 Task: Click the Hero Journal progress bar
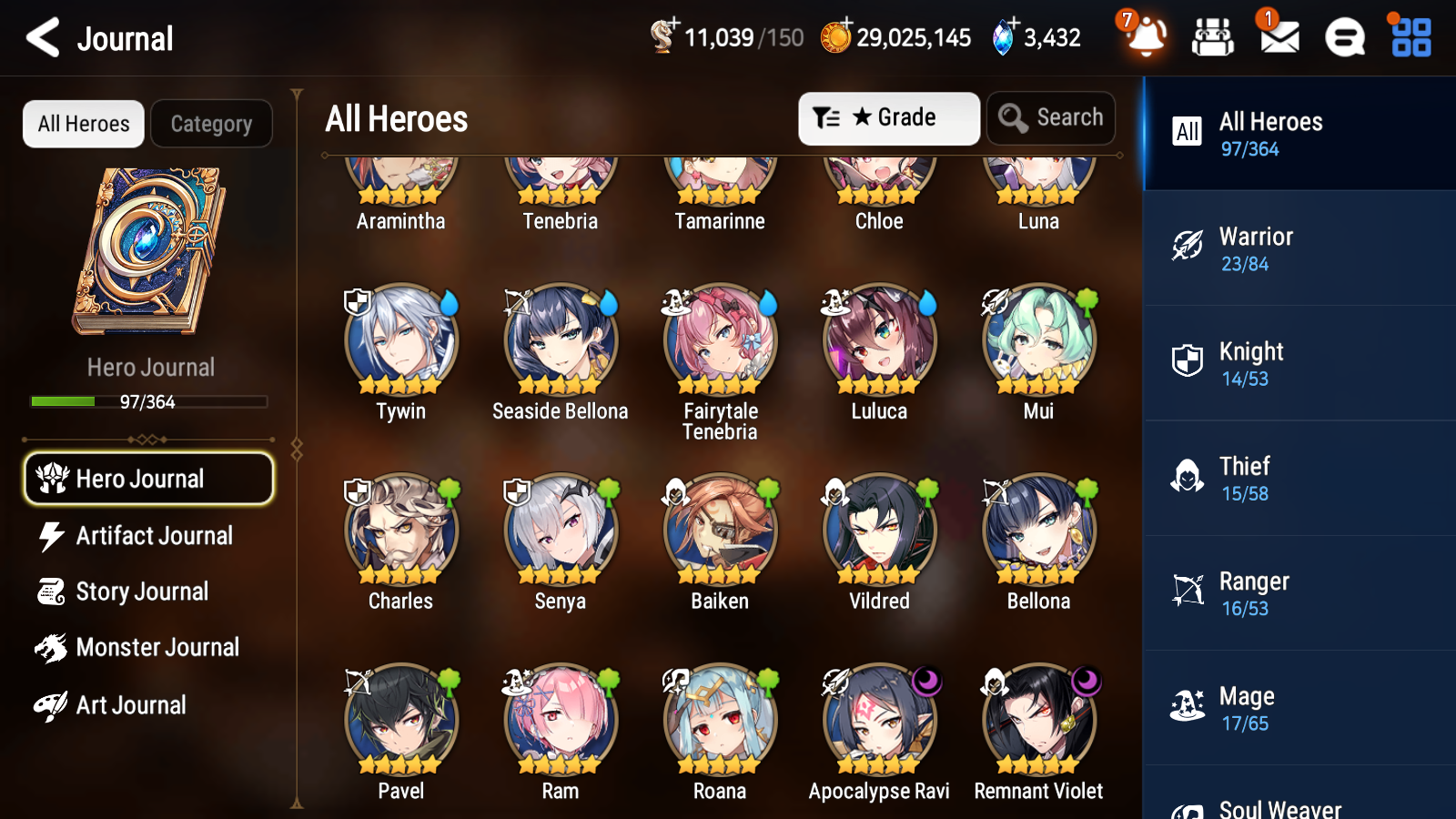[x=148, y=401]
